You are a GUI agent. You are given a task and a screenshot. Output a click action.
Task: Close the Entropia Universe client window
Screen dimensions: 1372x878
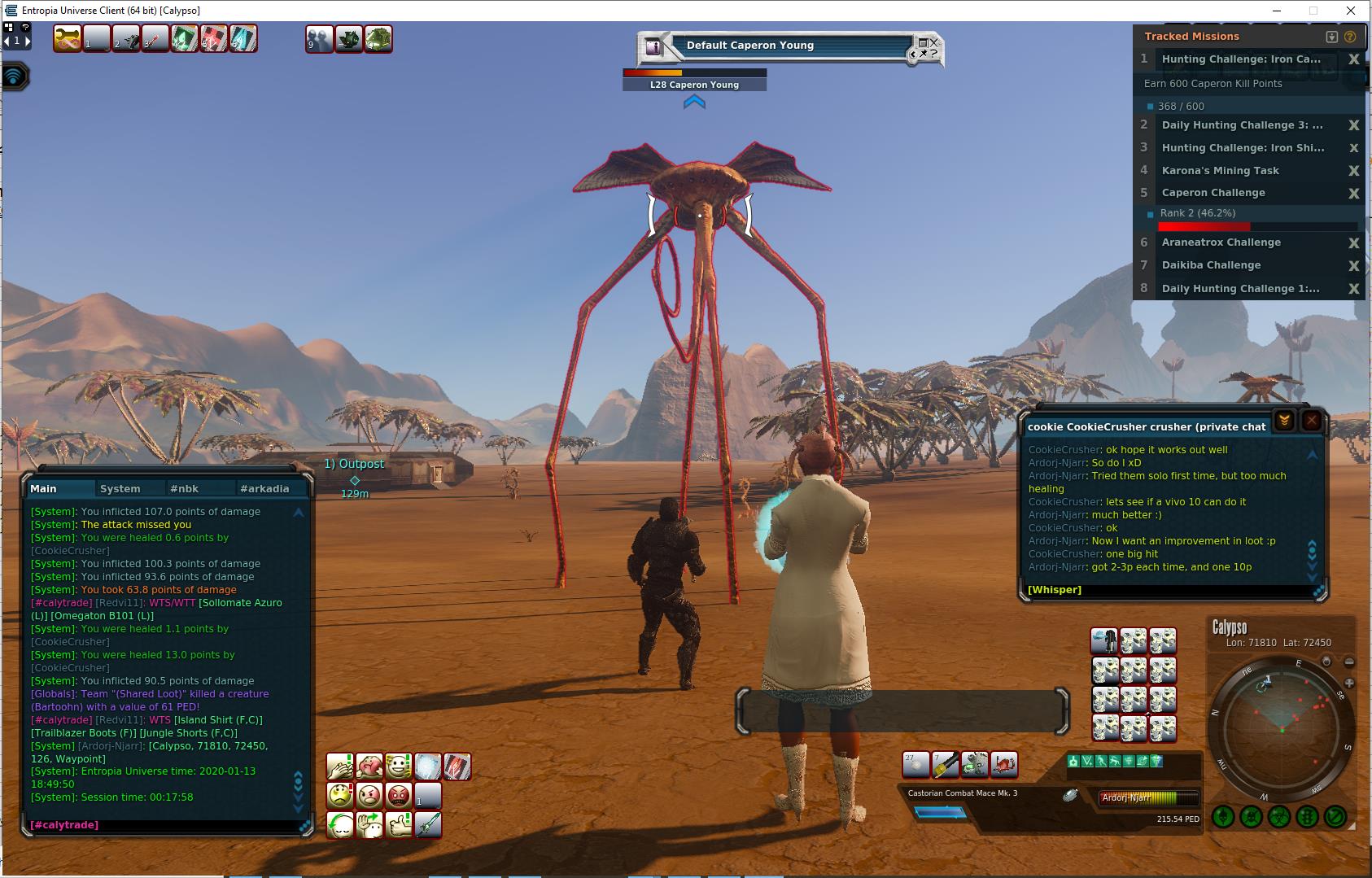[1352, 11]
